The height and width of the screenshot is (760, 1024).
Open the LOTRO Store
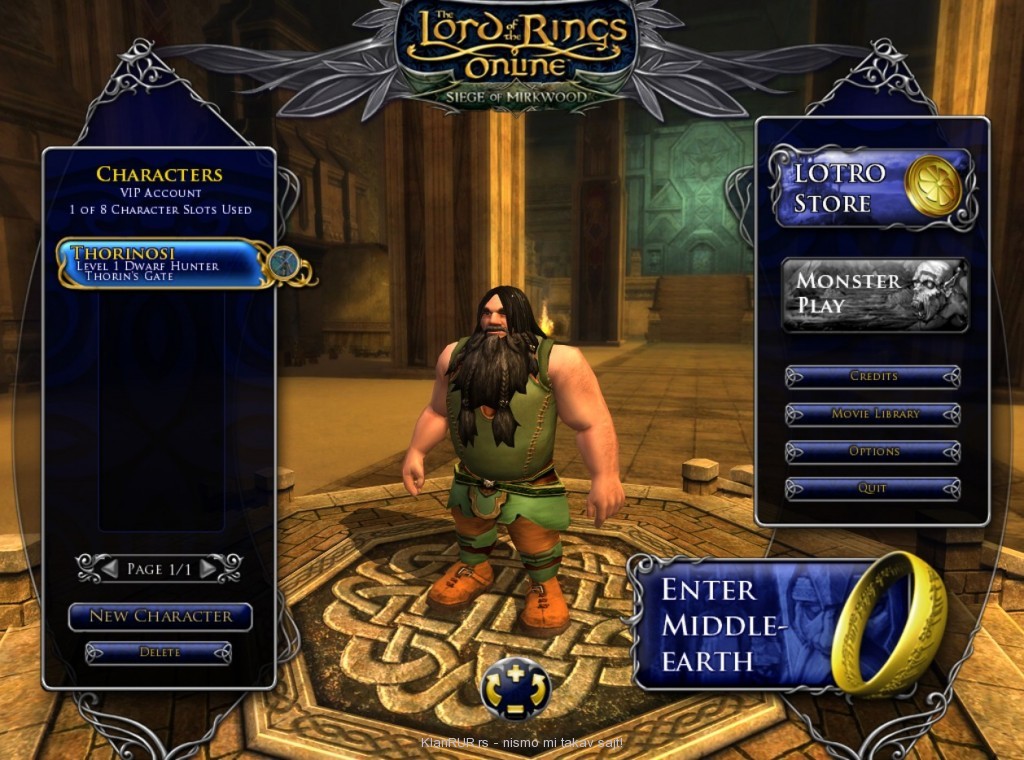[x=872, y=188]
